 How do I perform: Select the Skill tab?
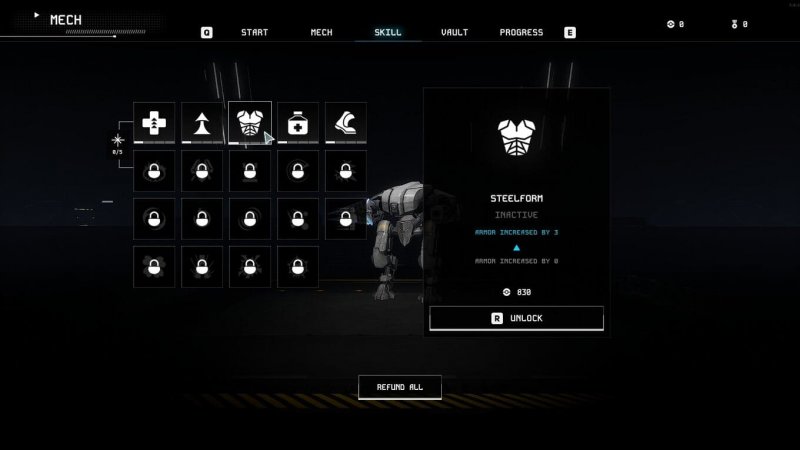point(388,32)
